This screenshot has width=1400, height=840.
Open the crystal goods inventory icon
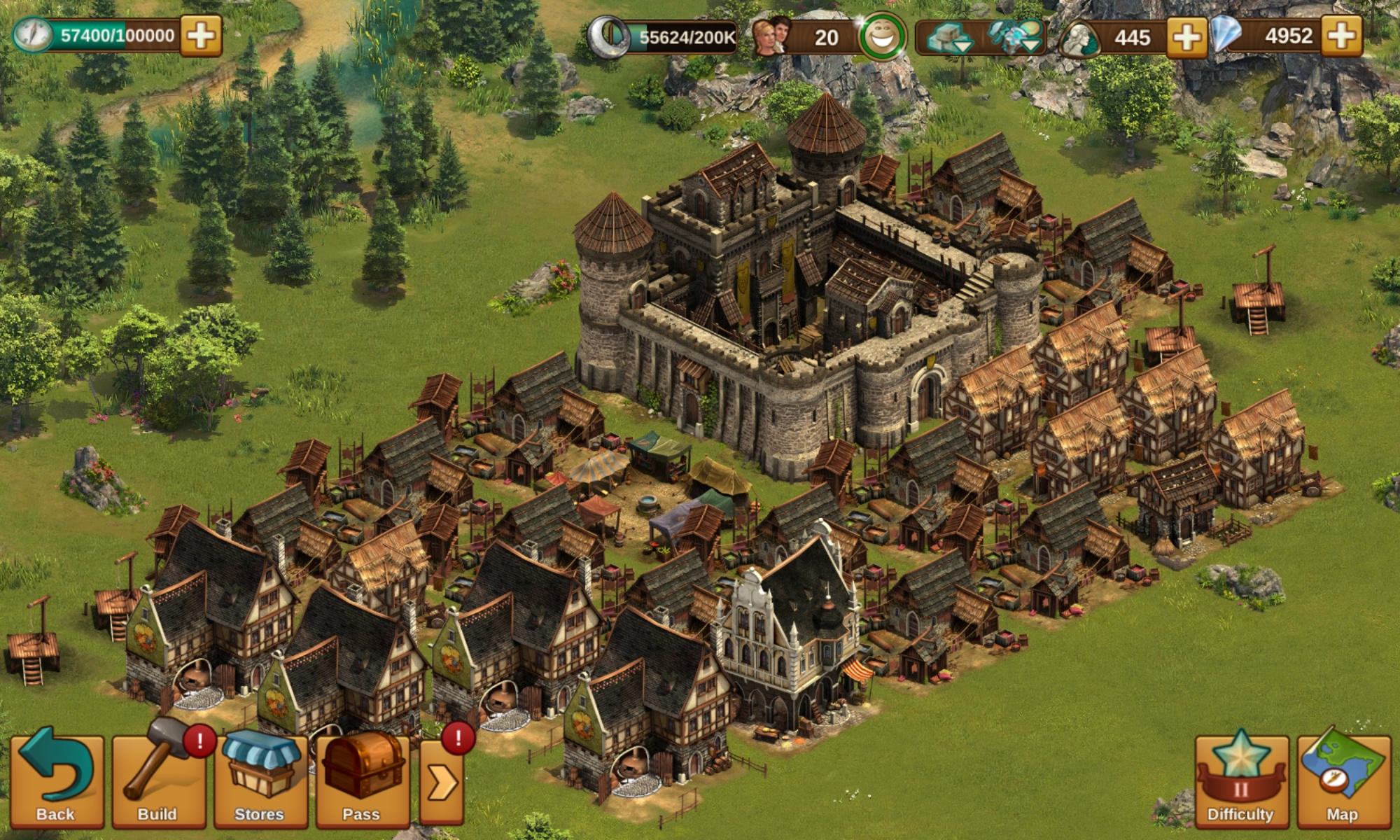[1014, 38]
